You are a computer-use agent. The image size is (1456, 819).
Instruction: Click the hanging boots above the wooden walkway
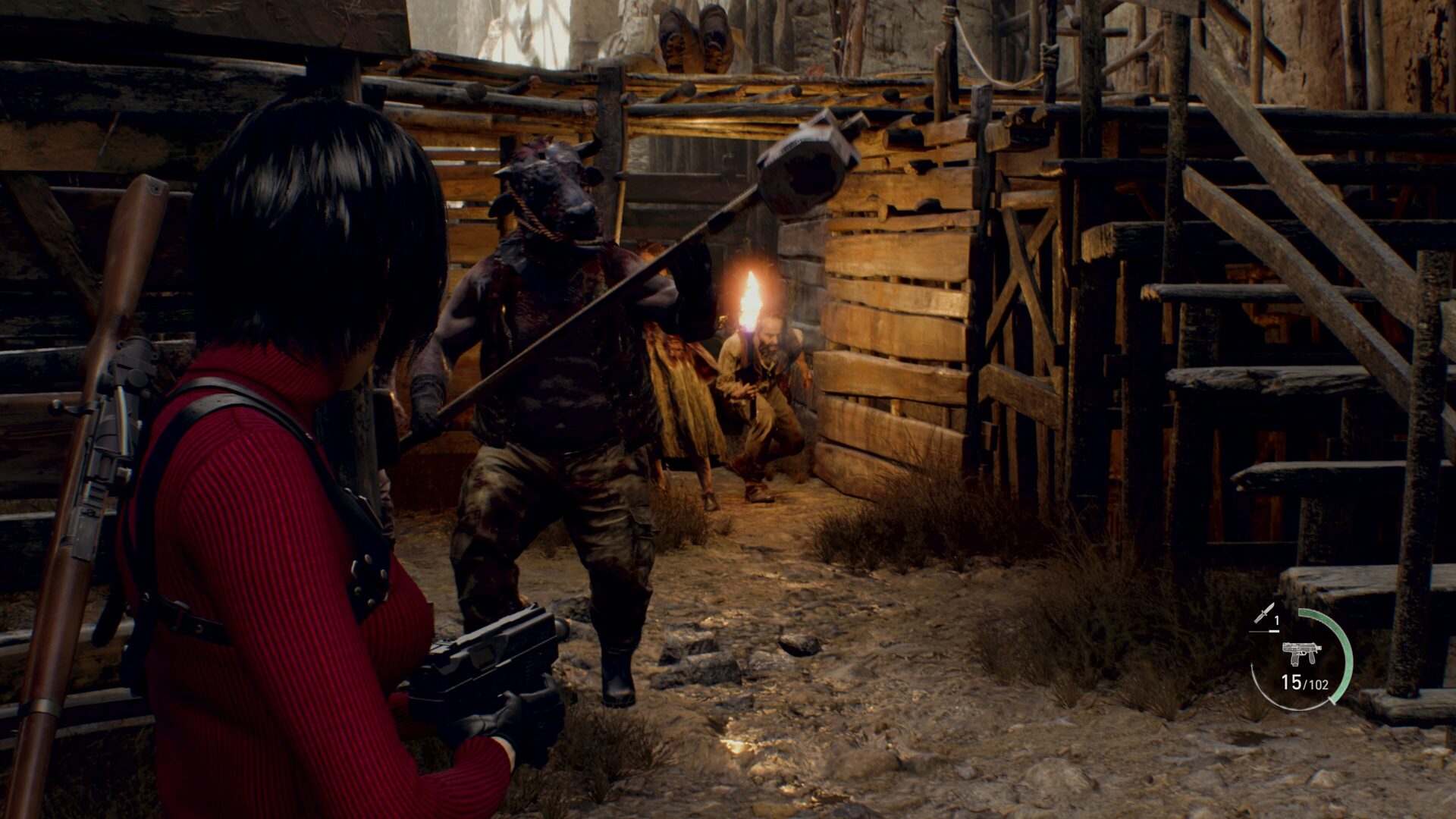[694, 34]
